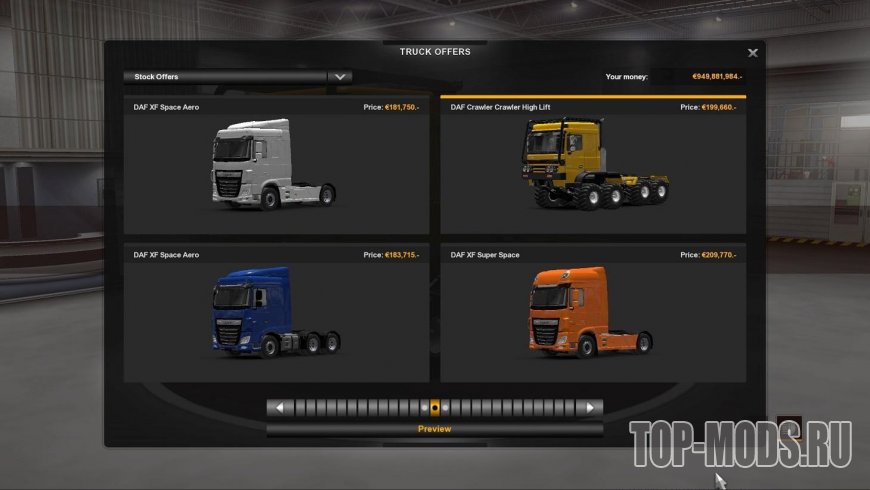
Task: Pick the orange DAF XF Super Space truck
Action: (593, 315)
